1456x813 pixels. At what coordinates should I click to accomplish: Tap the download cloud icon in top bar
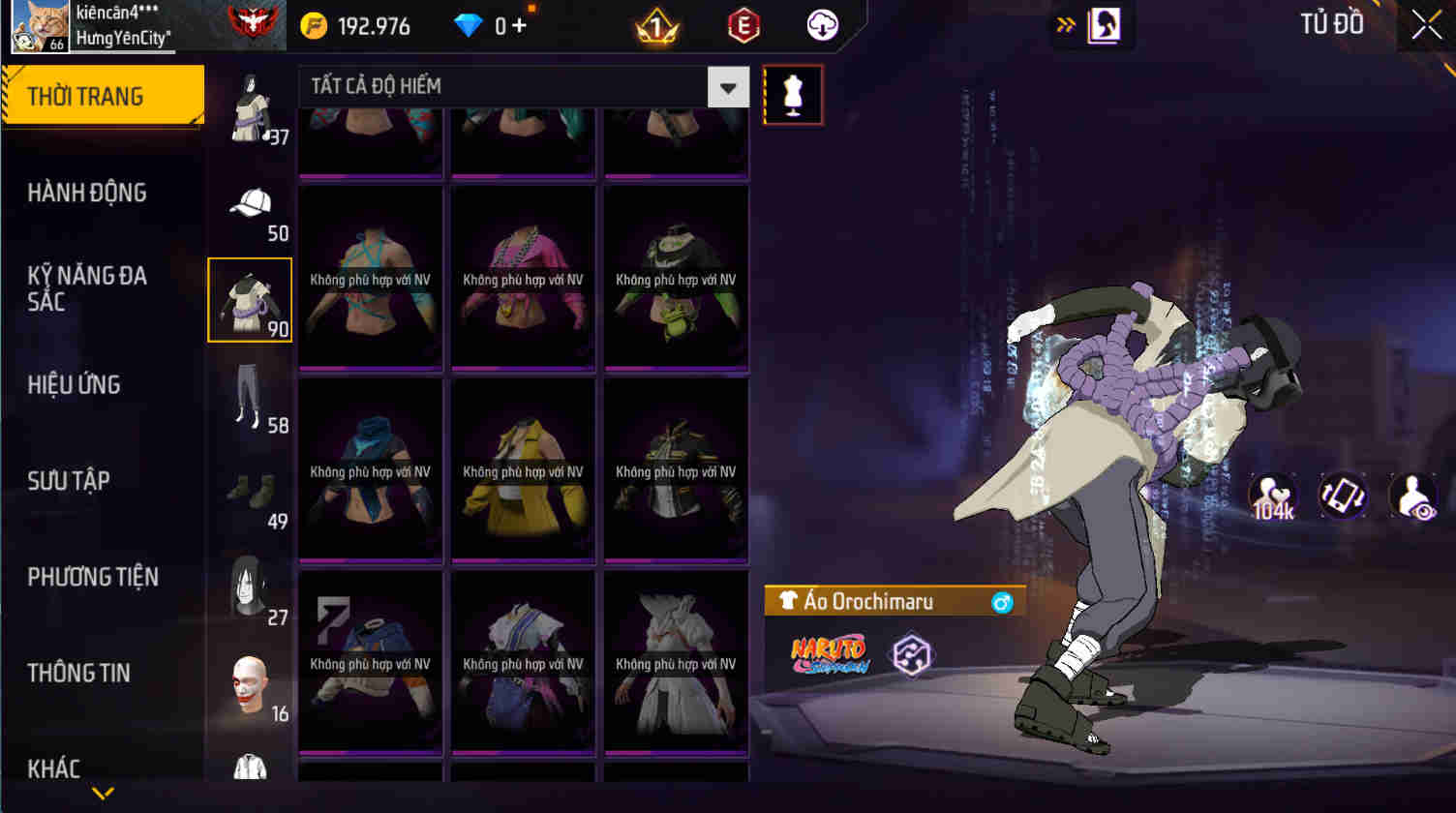pos(822,25)
